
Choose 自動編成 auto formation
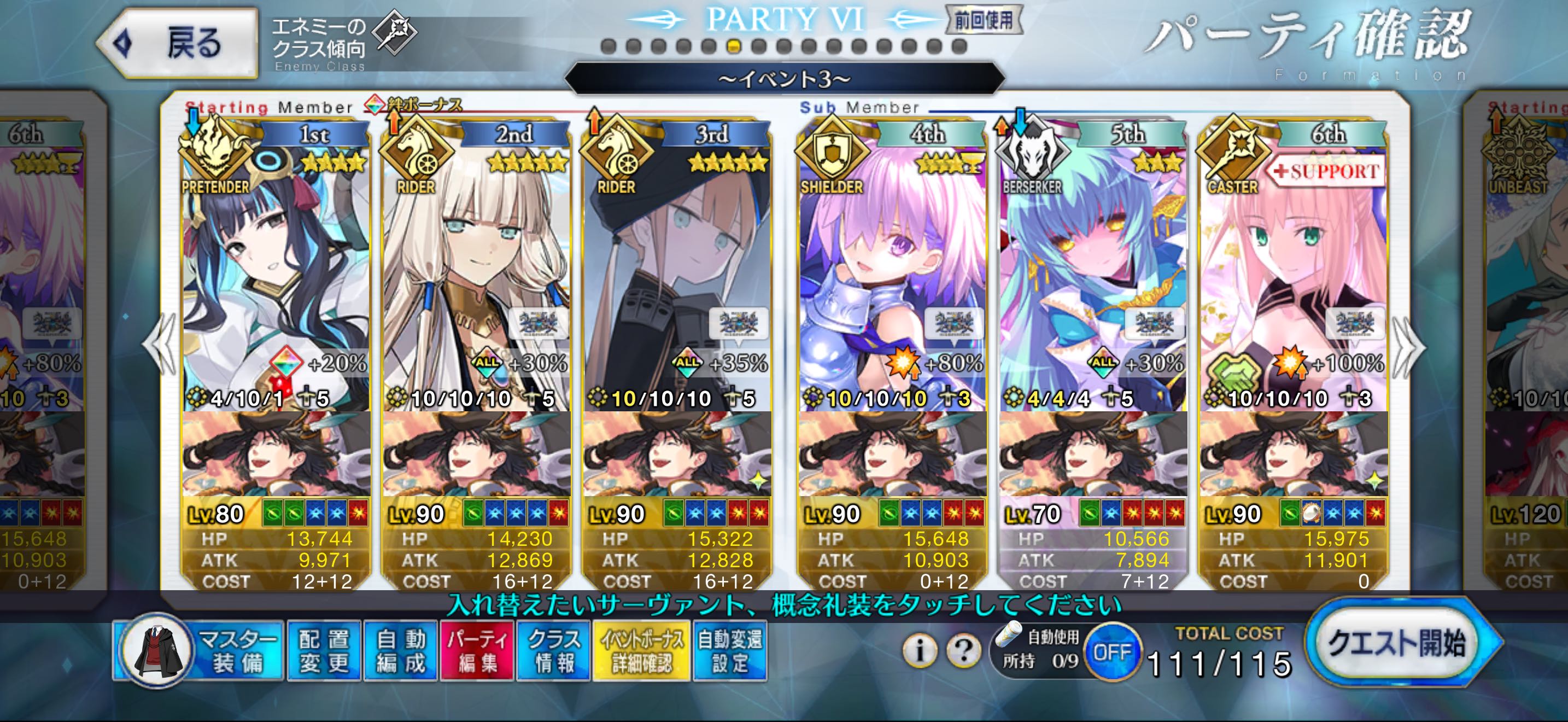(x=401, y=651)
